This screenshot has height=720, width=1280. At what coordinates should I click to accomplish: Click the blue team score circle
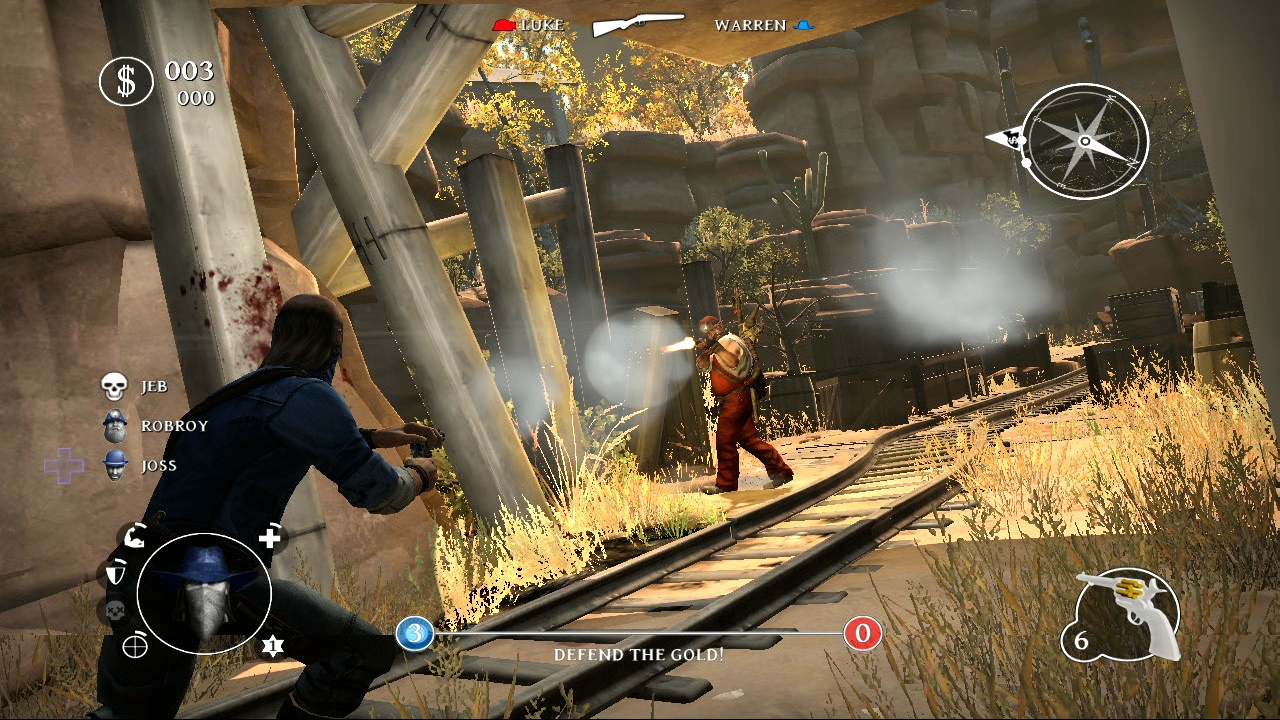coord(414,633)
